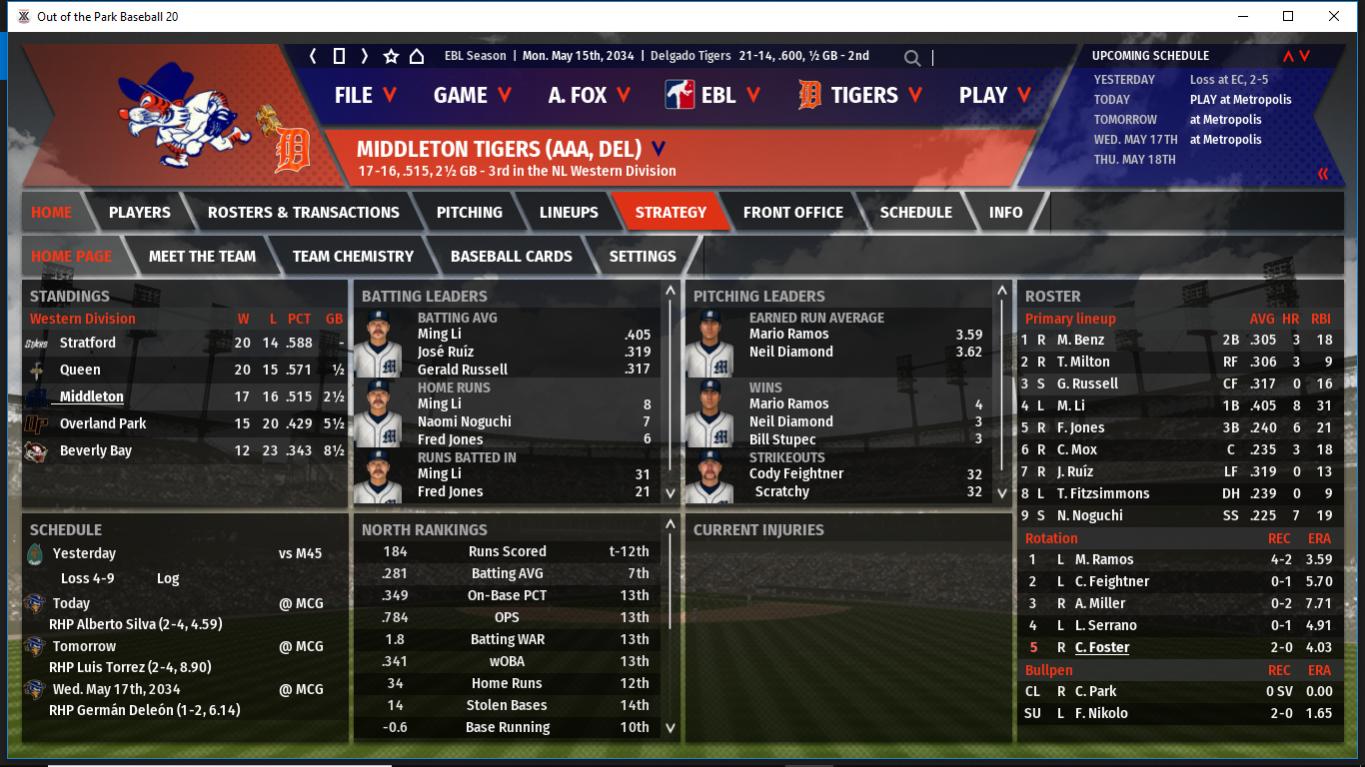Image resolution: width=1365 pixels, height=767 pixels.
Task: Select the STRATEGY tab
Action: tap(670, 212)
